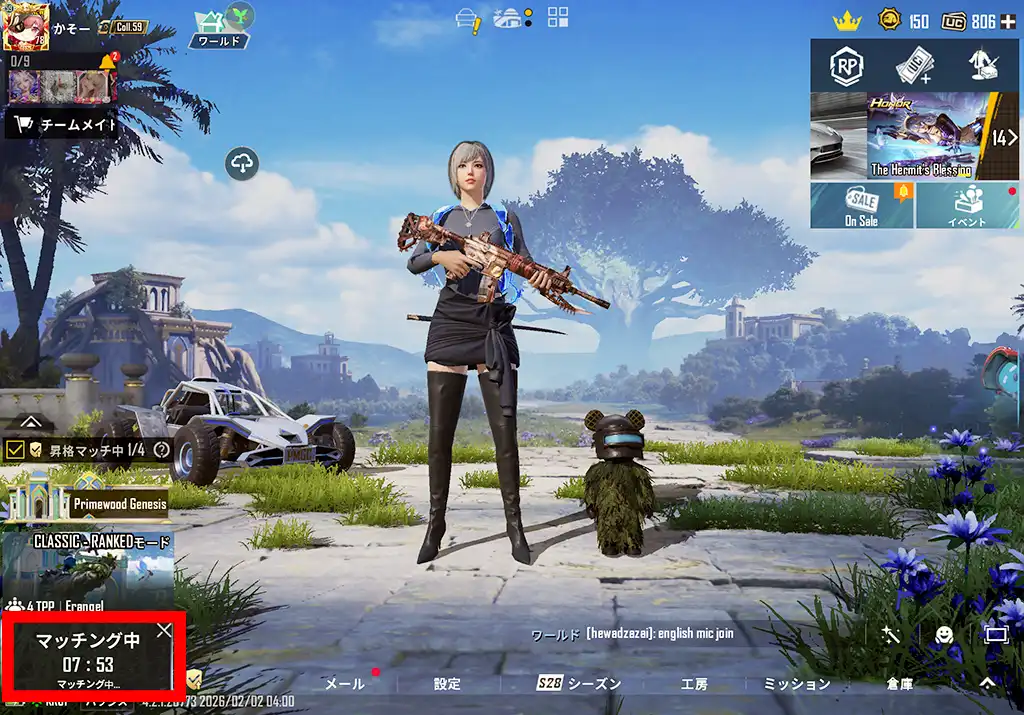Open the On Sale shop tile
The image size is (1024, 715).
[x=861, y=207]
